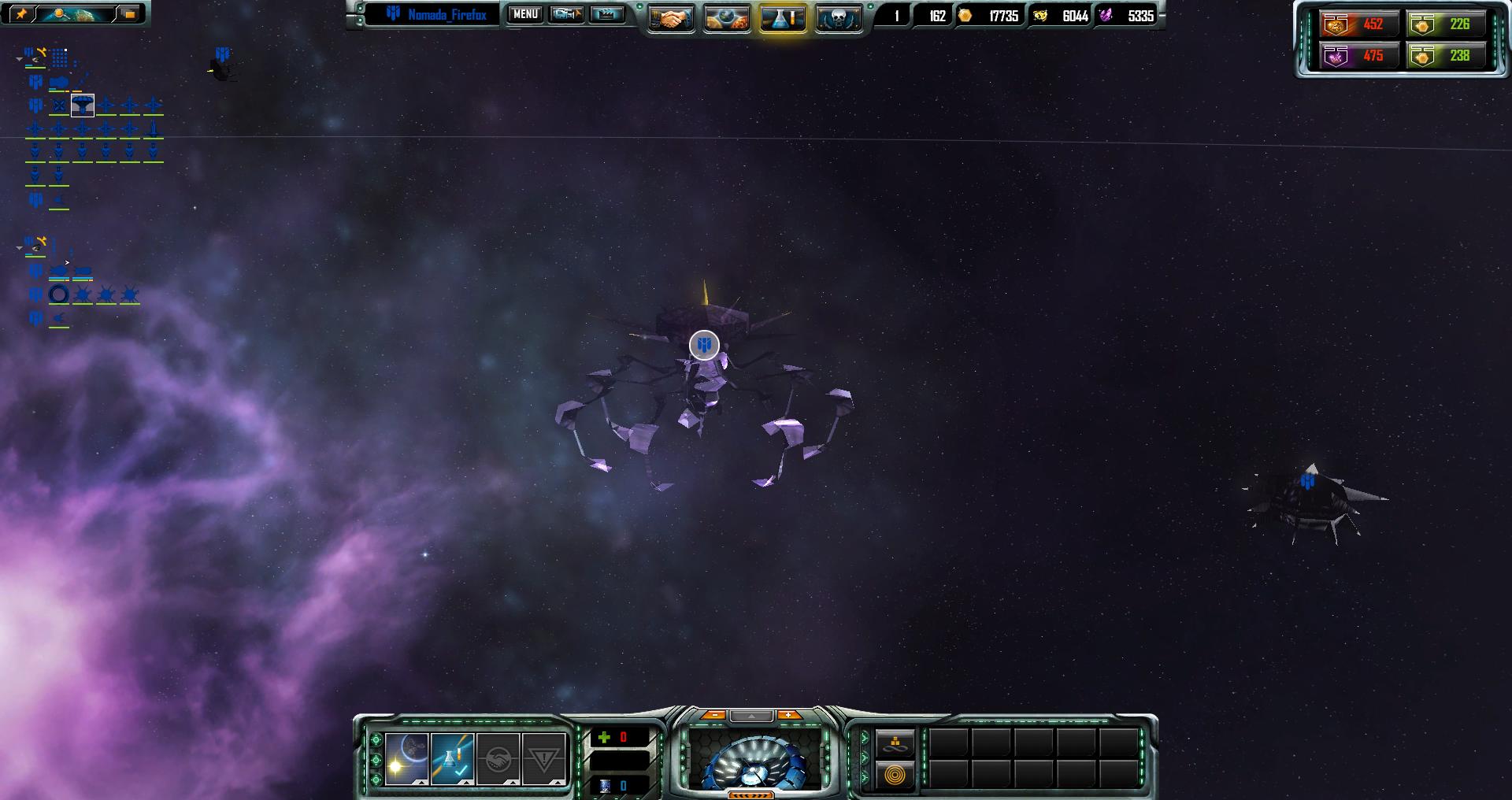The height and width of the screenshot is (800, 1512).
Task: Open the planets overview screen
Action: 726,19
